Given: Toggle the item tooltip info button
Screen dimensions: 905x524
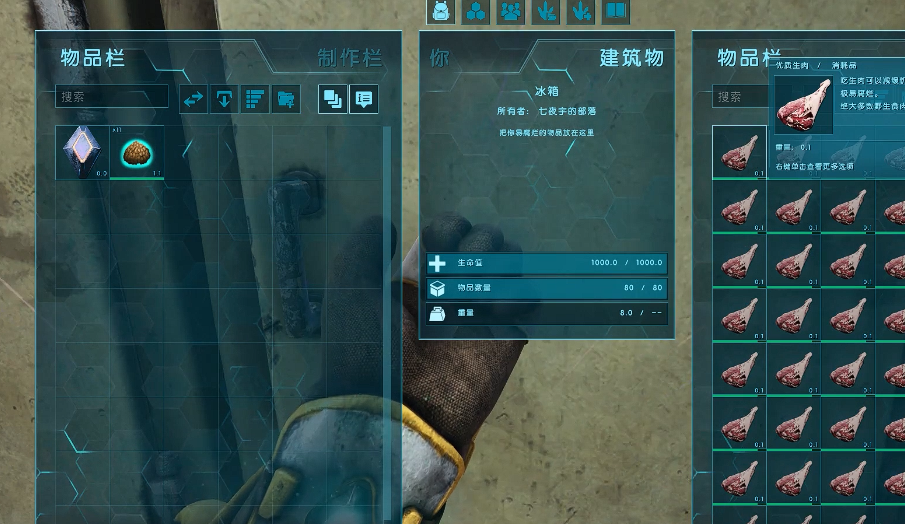Looking at the screenshot, I should click(363, 98).
